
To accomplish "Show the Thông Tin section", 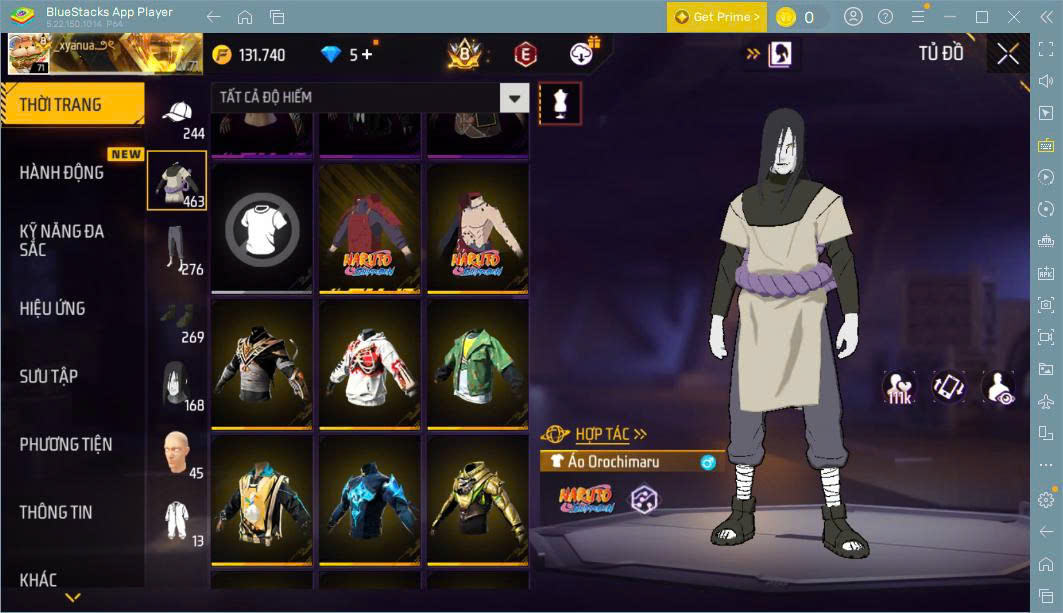I will point(56,512).
